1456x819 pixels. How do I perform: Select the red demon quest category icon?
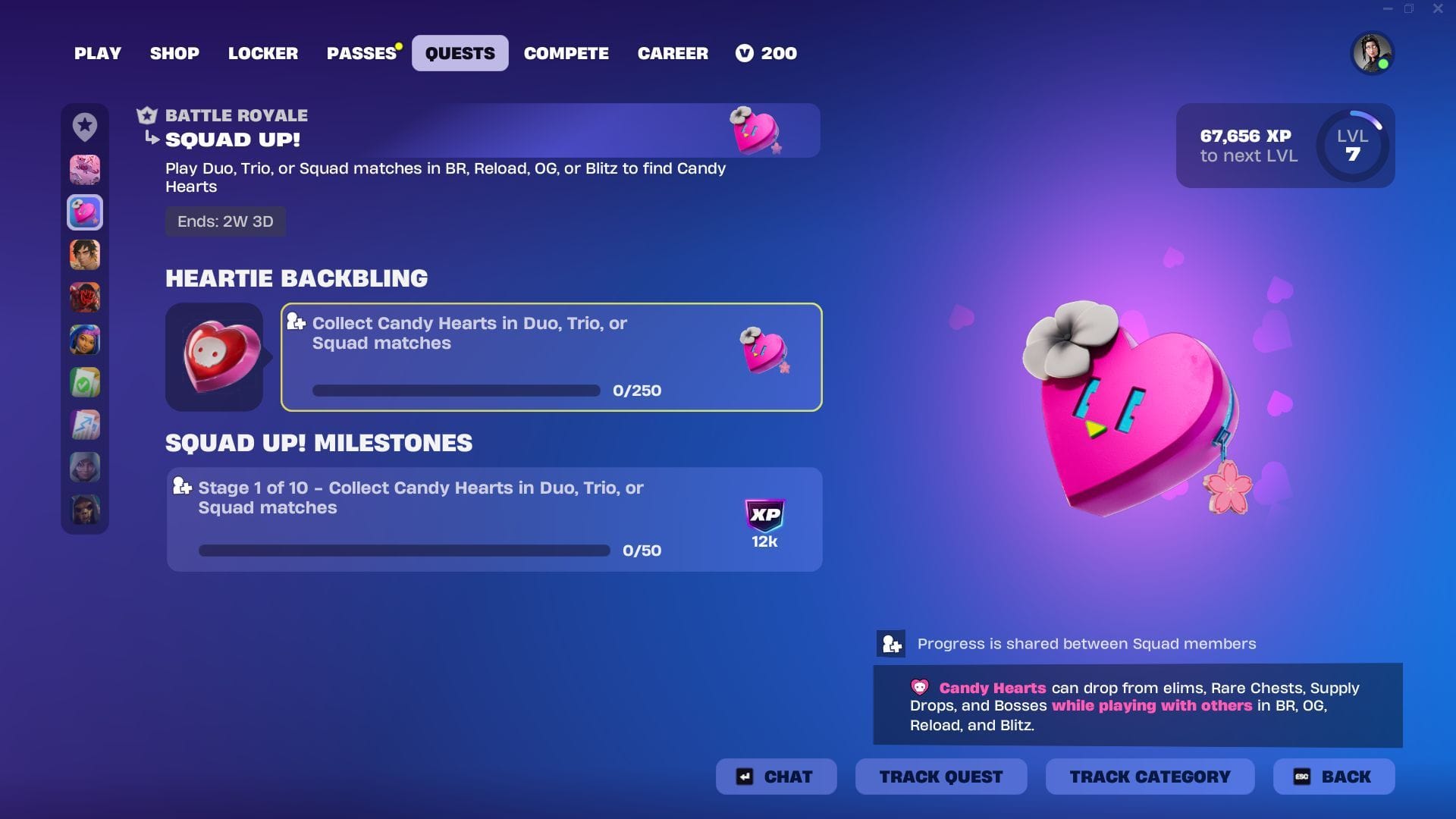tap(85, 297)
